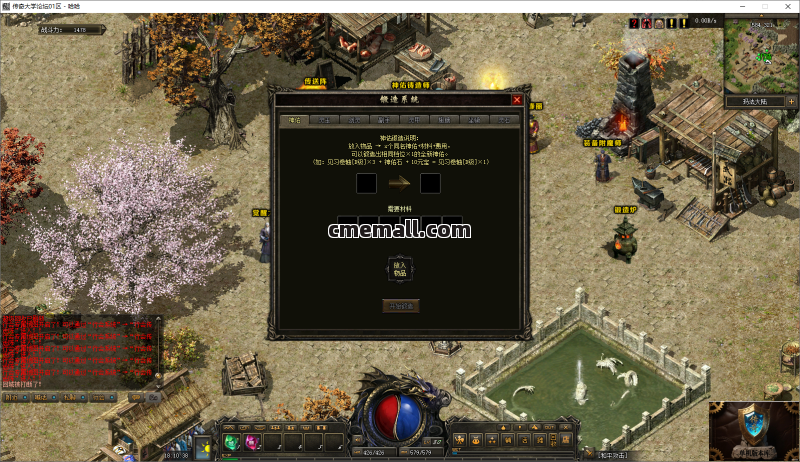Close the forging system window
The height and width of the screenshot is (462, 800).
point(517,100)
